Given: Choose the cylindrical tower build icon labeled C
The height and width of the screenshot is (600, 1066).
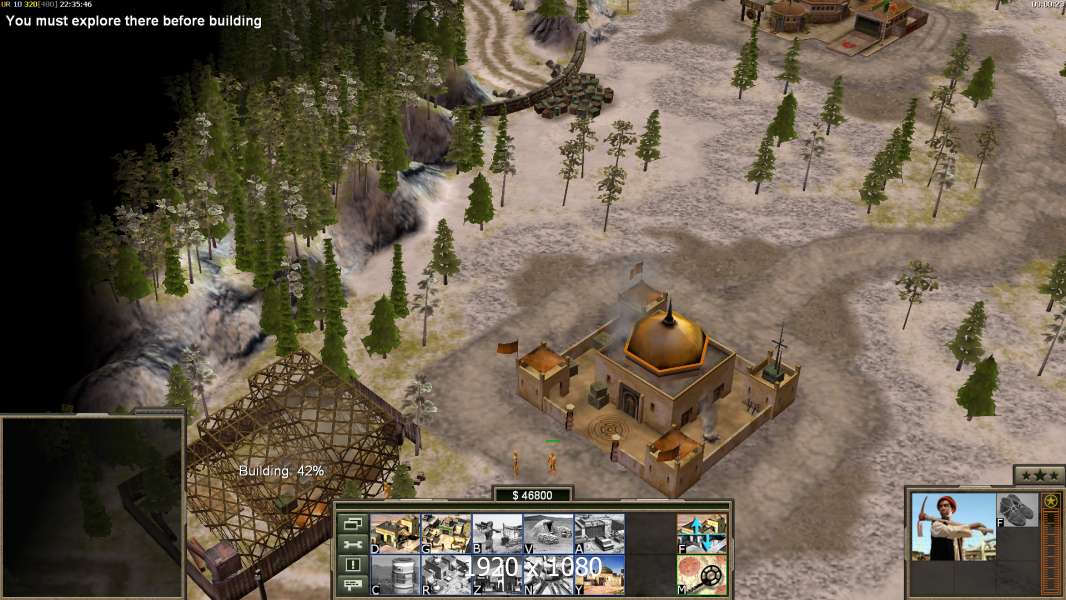Looking at the screenshot, I should point(395,574).
